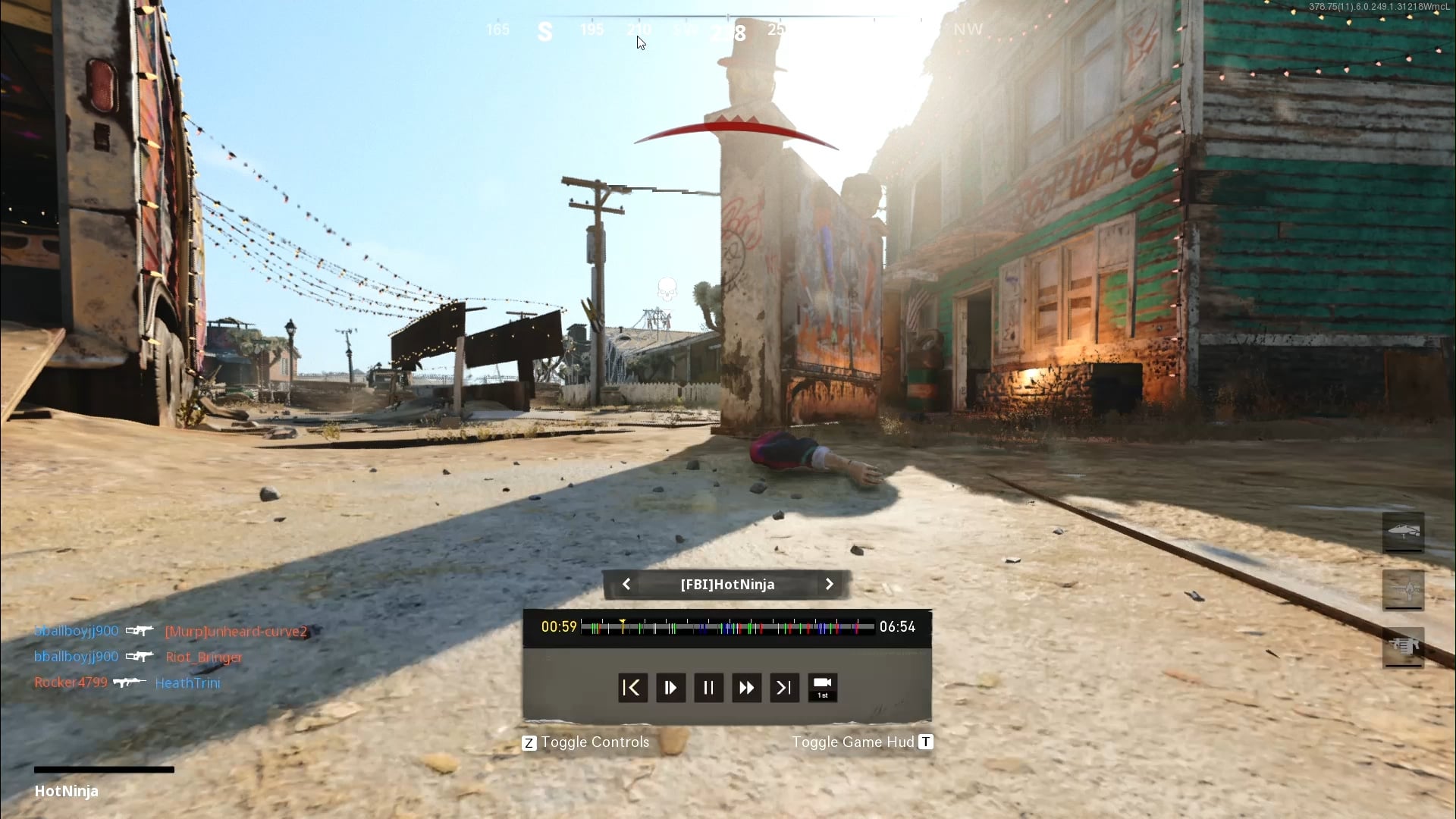Pause the theater replay
The height and width of the screenshot is (819, 1456).
pos(708,688)
